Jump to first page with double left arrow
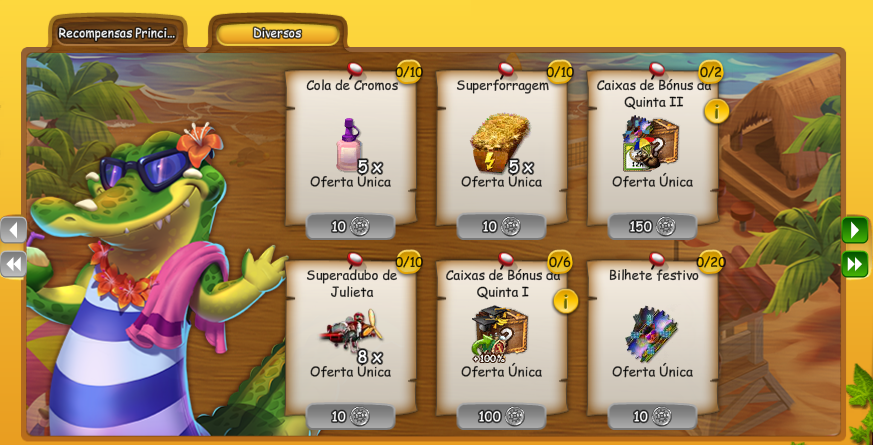 tap(13, 264)
